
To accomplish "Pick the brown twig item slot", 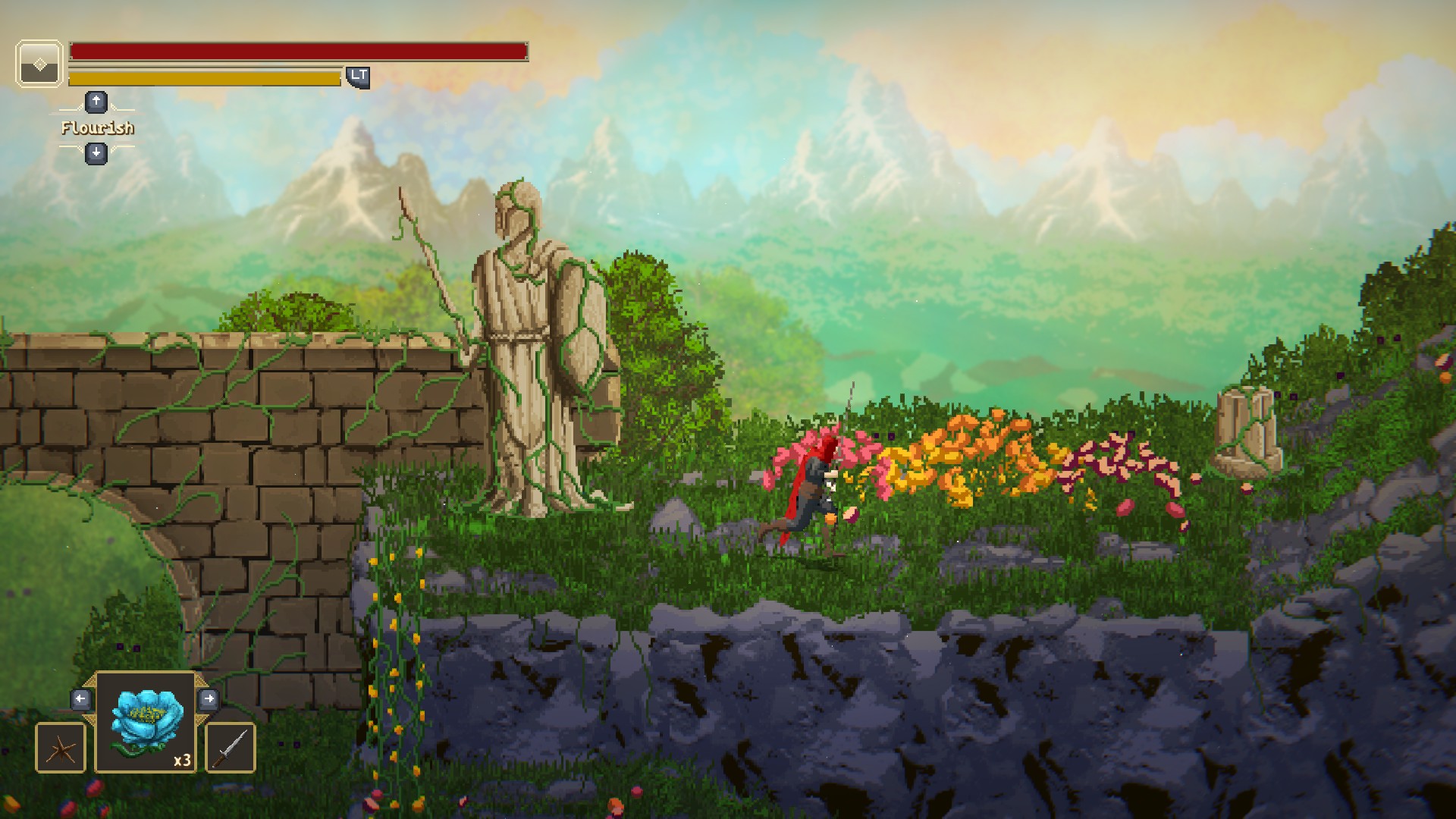I will (61, 748).
